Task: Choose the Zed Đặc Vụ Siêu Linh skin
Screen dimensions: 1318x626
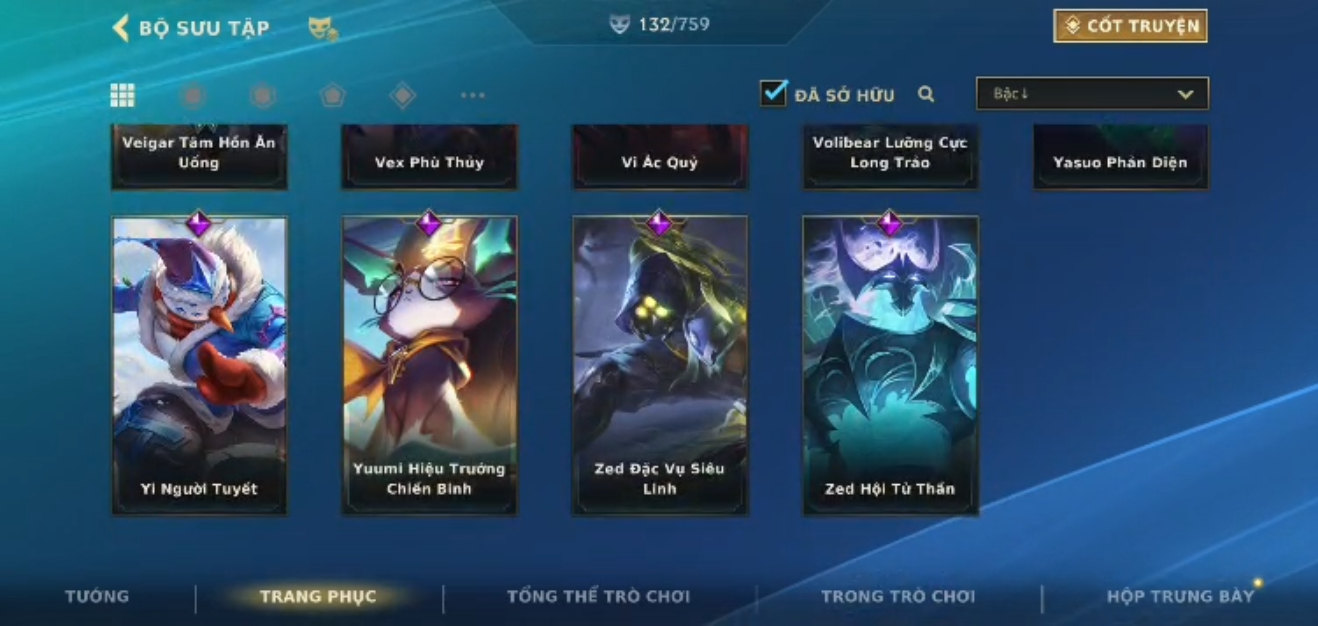Action: [x=659, y=365]
